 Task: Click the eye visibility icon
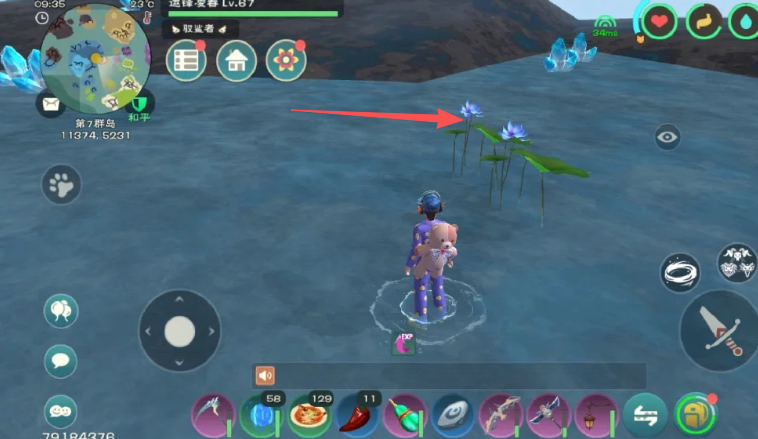(x=668, y=138)
